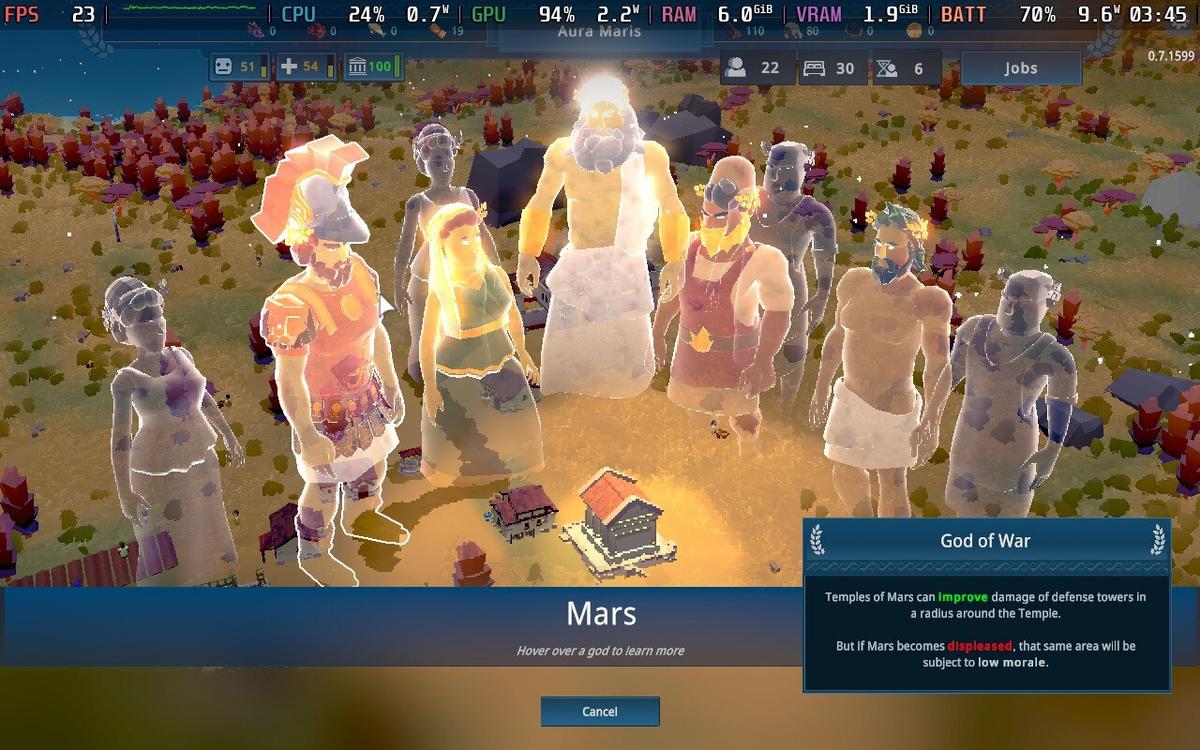Click the temple faith indicator
Screen dimensions: 1200x750
click(372, 67)
